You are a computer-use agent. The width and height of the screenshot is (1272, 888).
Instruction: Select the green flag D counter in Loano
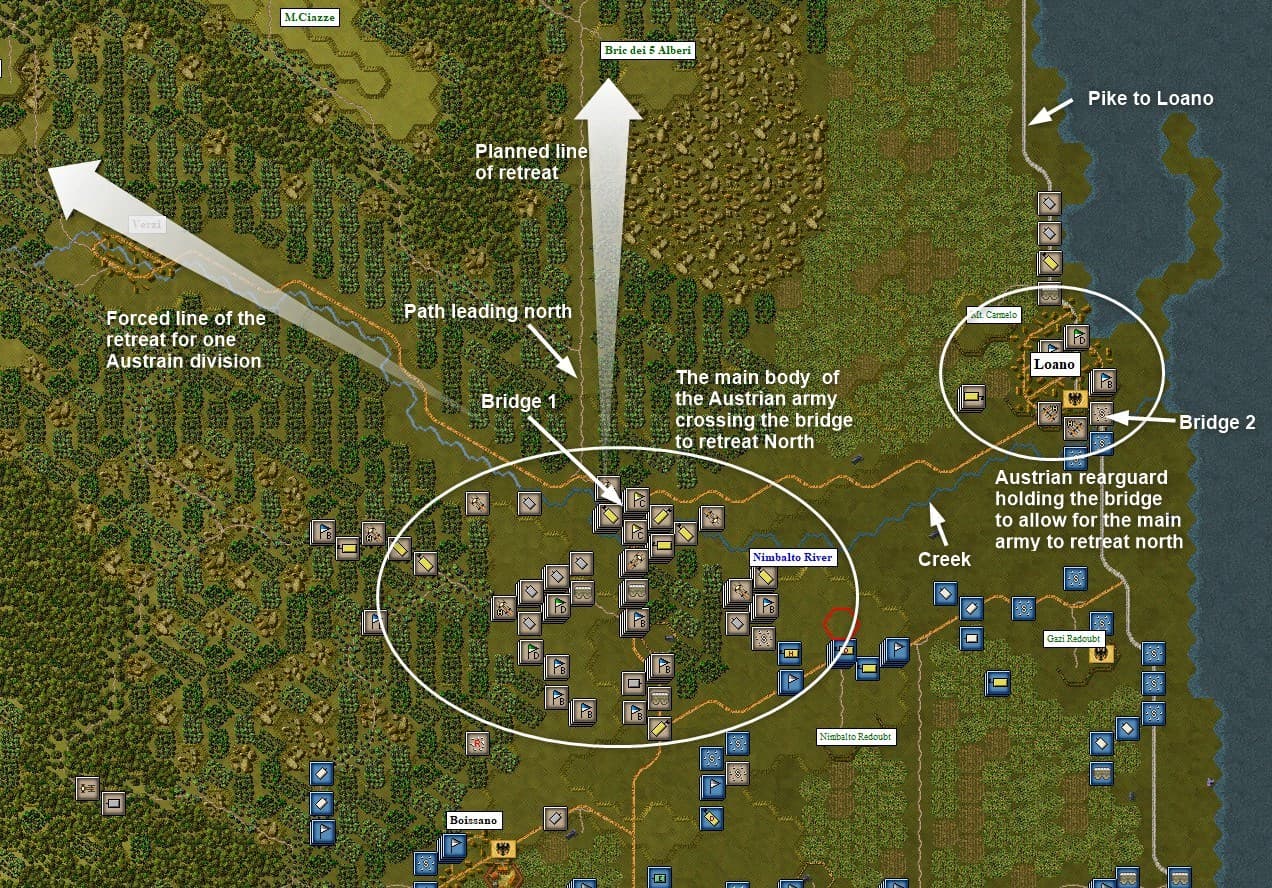[x=1078, y=337]
